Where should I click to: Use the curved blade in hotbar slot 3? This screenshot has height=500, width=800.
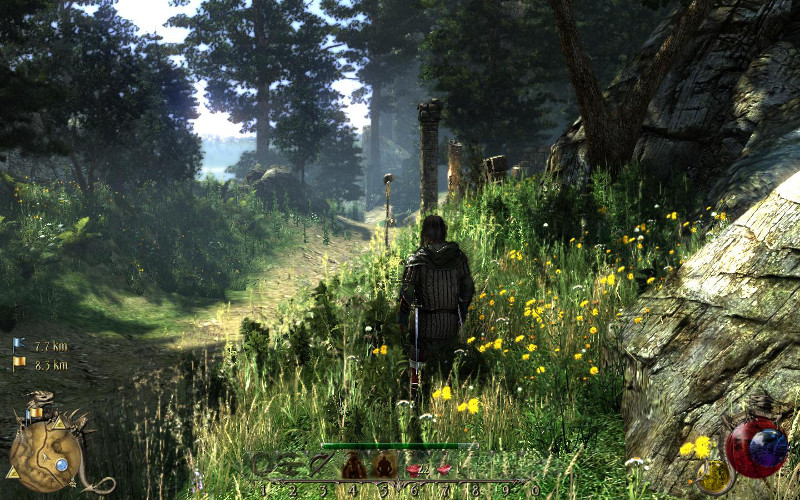click(320, 464)
